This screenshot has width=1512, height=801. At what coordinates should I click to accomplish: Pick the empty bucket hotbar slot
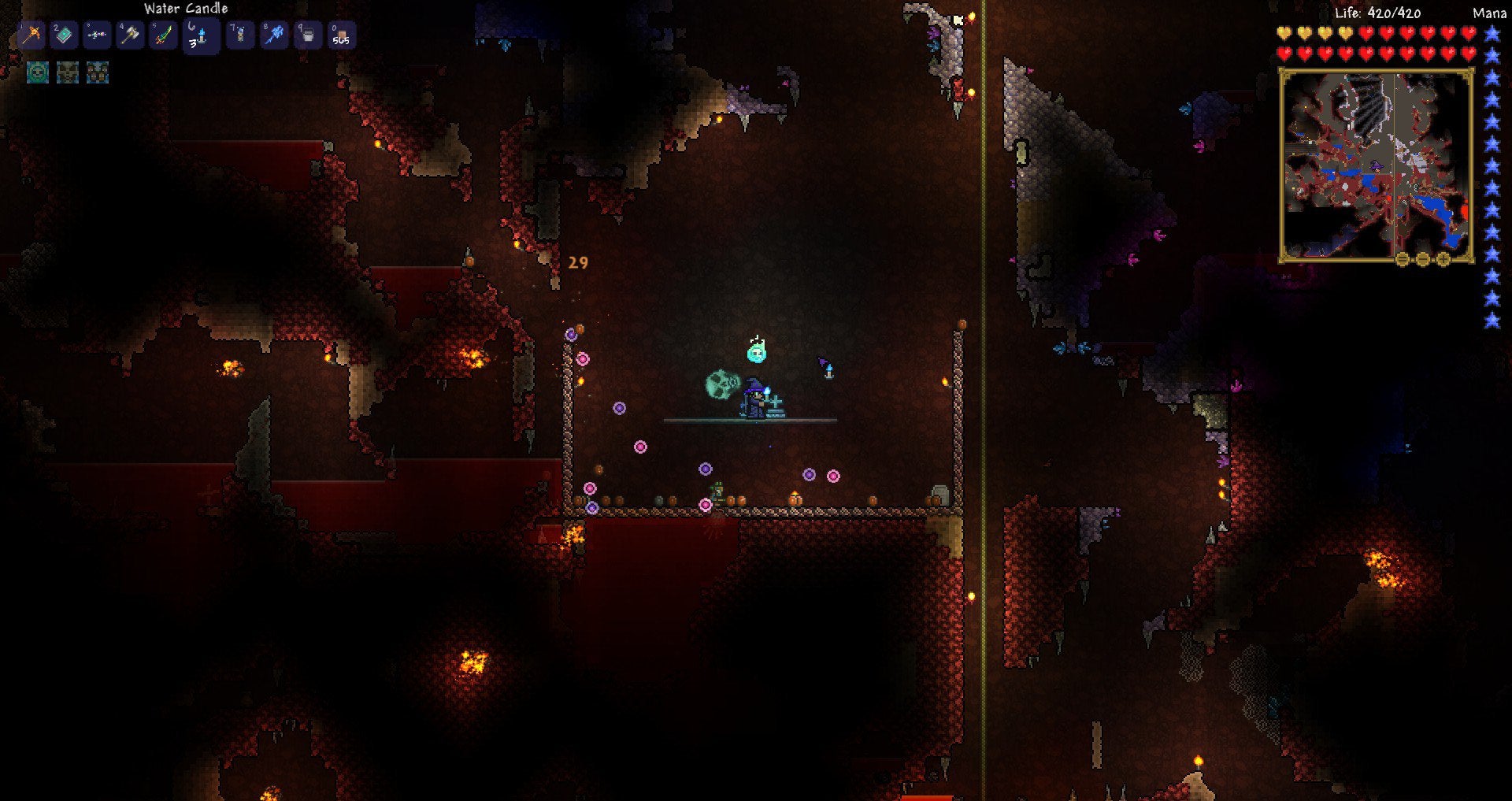point(307,35)
